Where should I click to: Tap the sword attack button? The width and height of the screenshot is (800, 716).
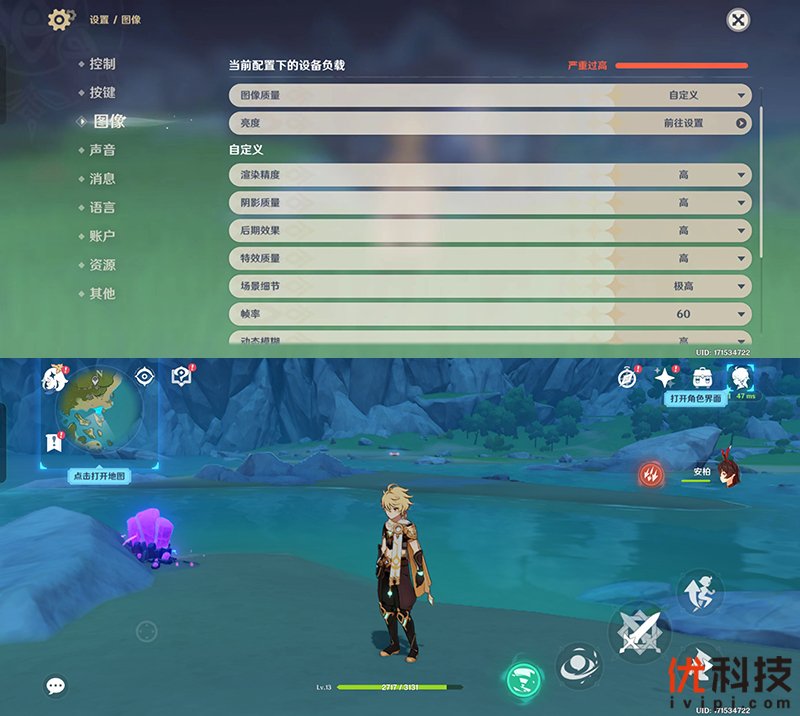637,632
